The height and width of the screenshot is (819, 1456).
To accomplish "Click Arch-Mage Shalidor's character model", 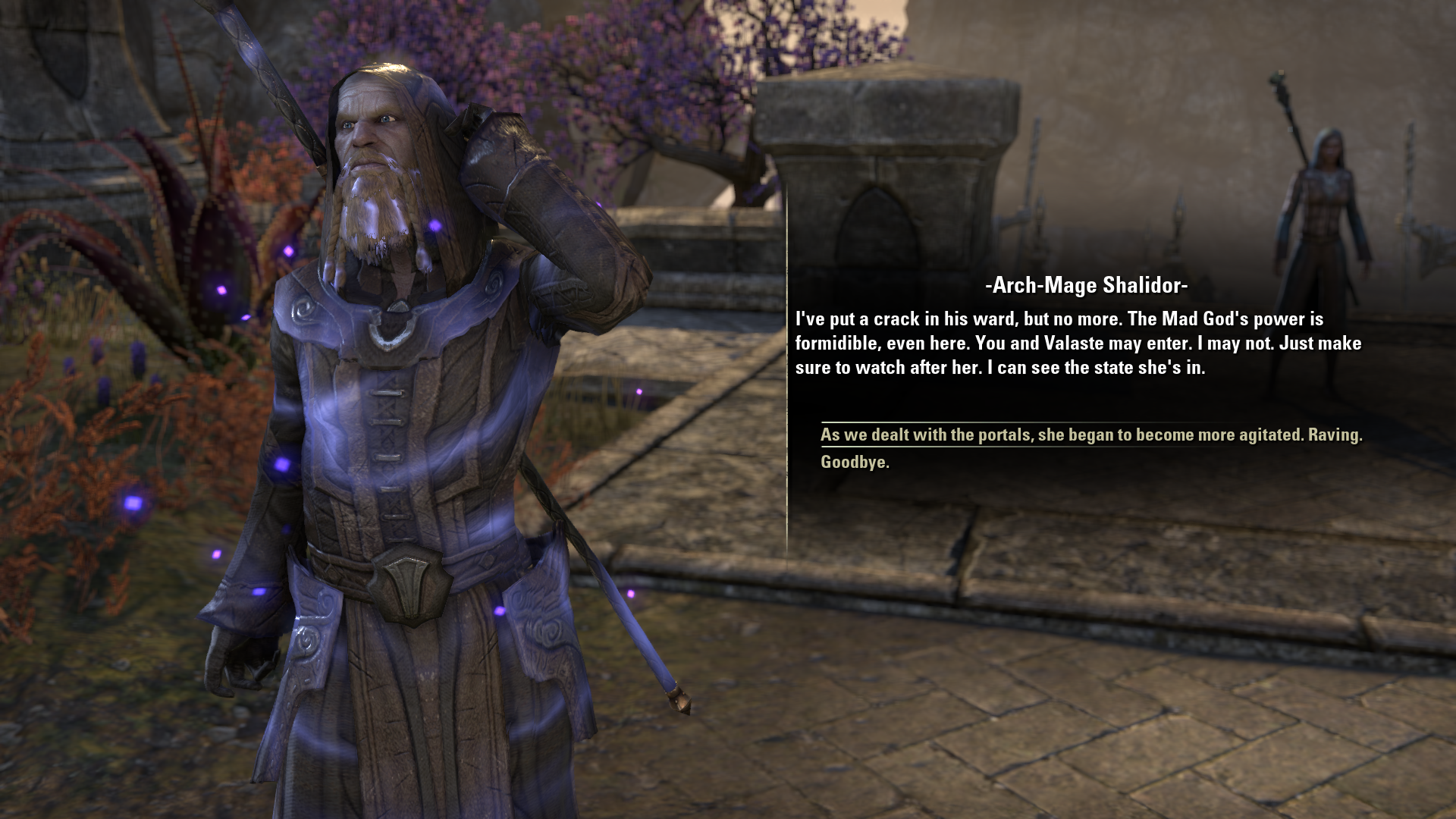I will tap(379, 455).
